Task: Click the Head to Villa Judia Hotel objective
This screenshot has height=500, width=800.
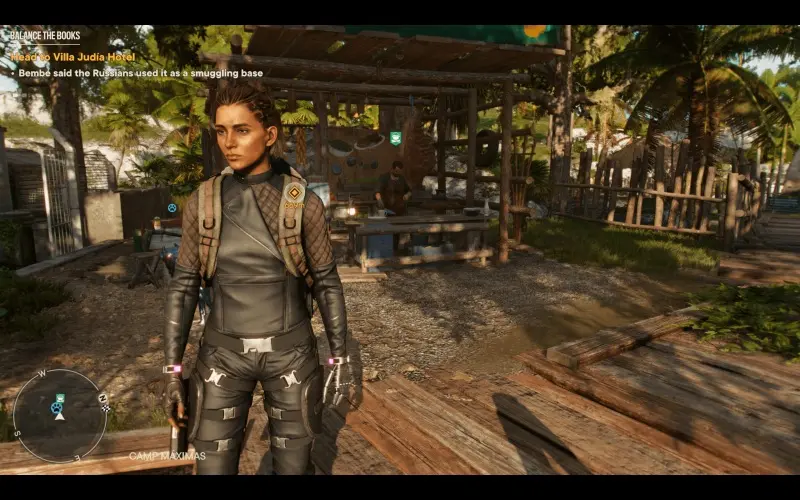Action: point(72,57)
